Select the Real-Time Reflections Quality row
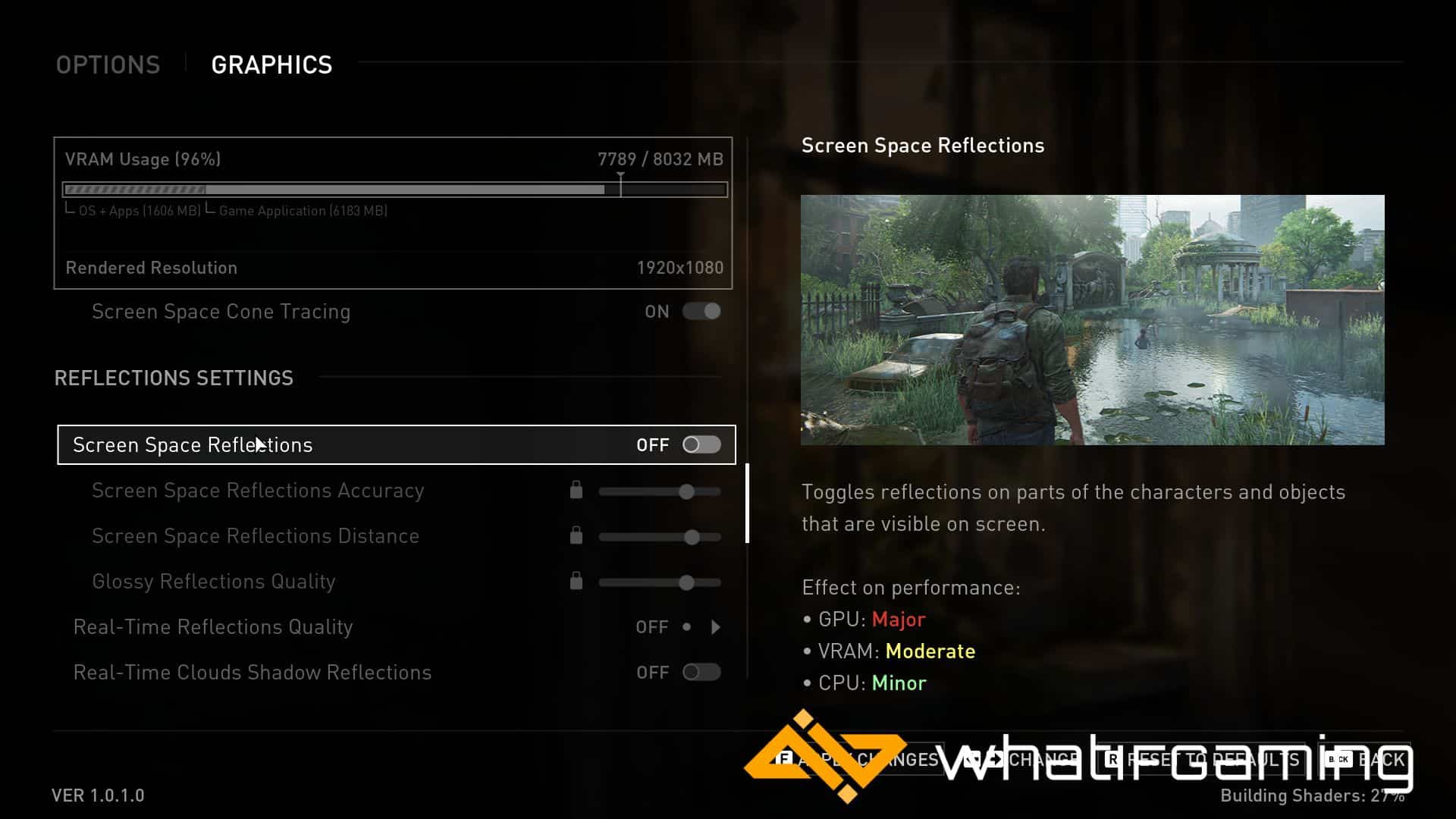 pos(213,627)
